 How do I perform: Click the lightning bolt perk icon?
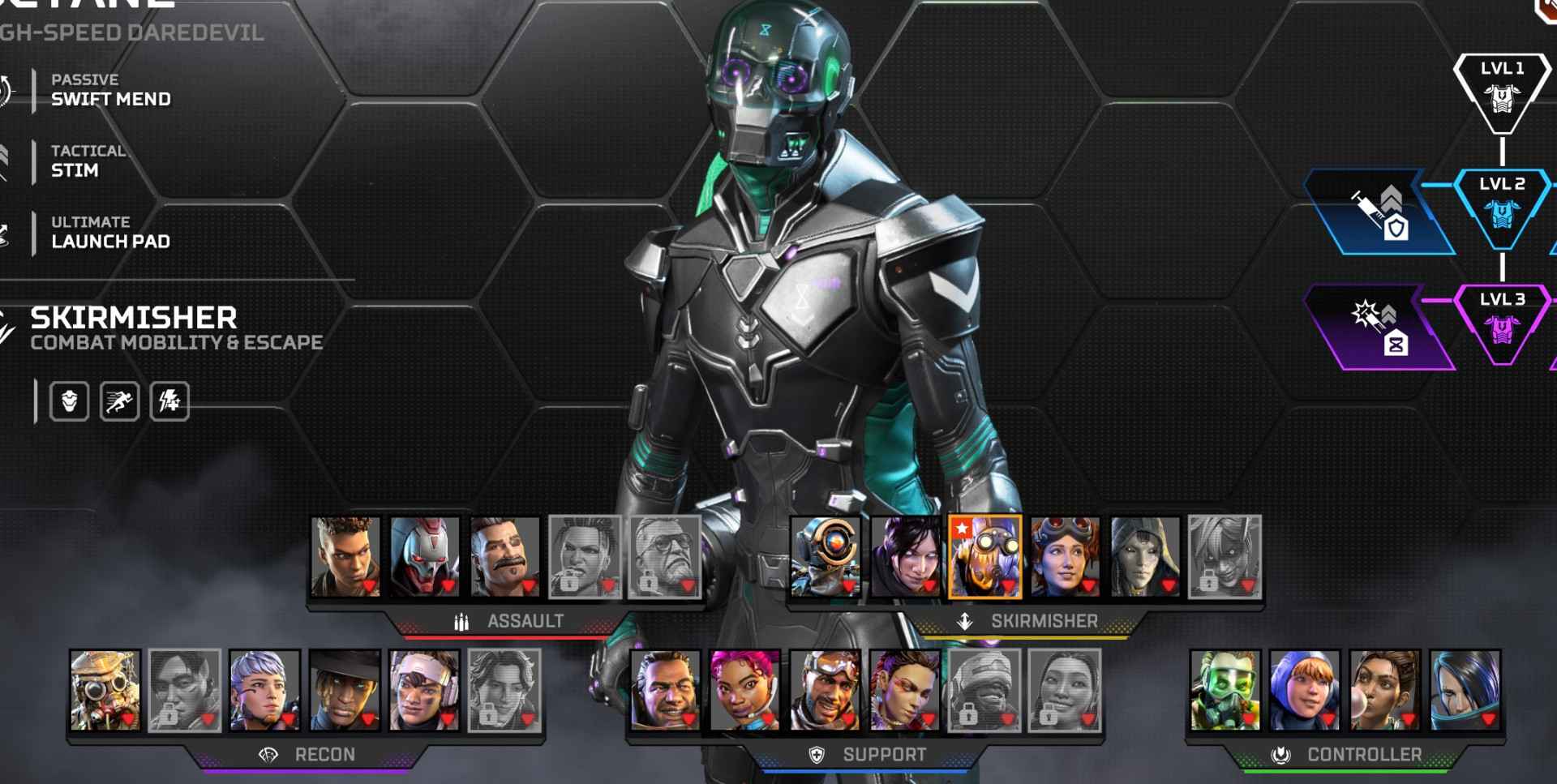168,400
